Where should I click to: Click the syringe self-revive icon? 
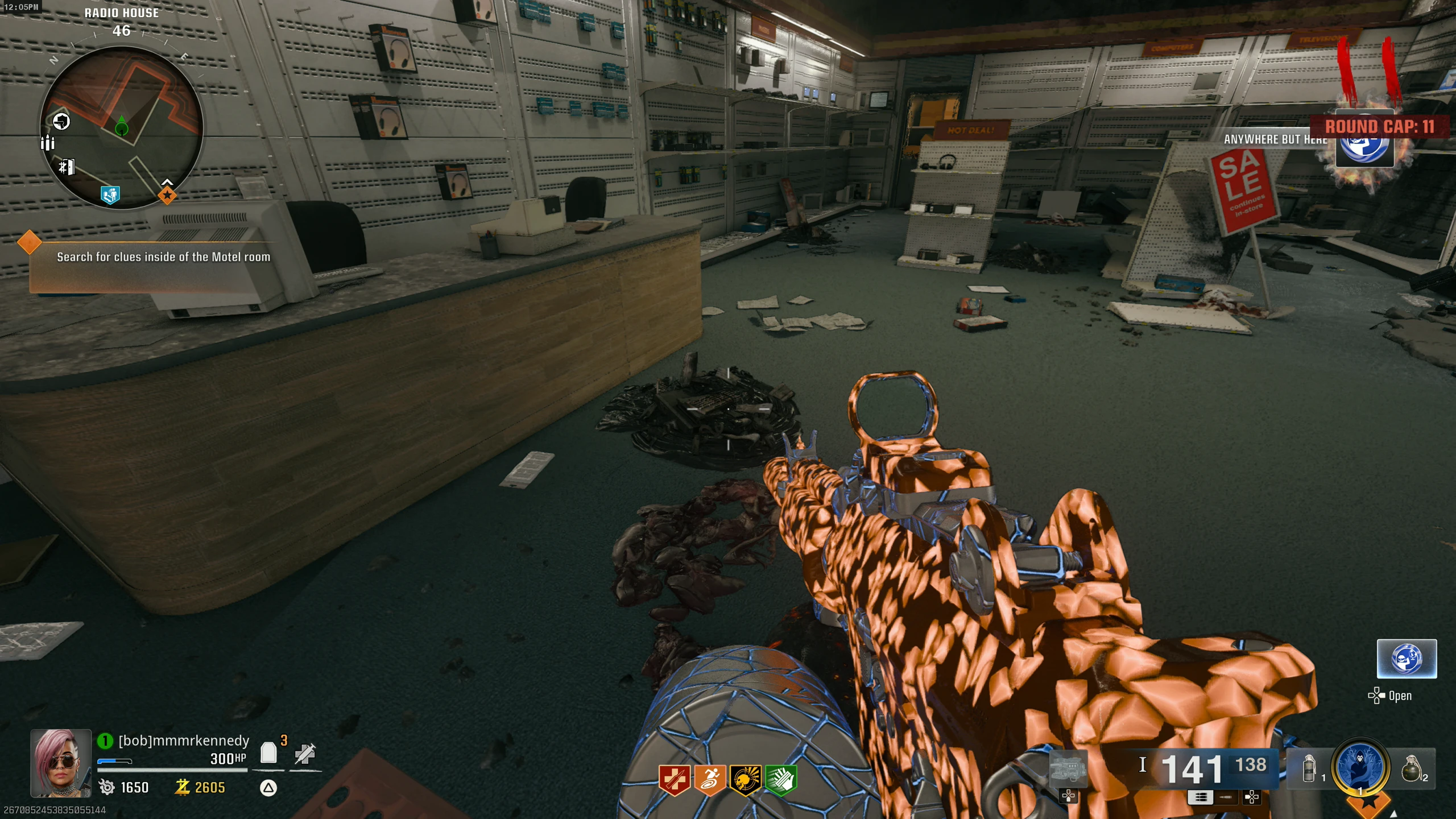305,754
